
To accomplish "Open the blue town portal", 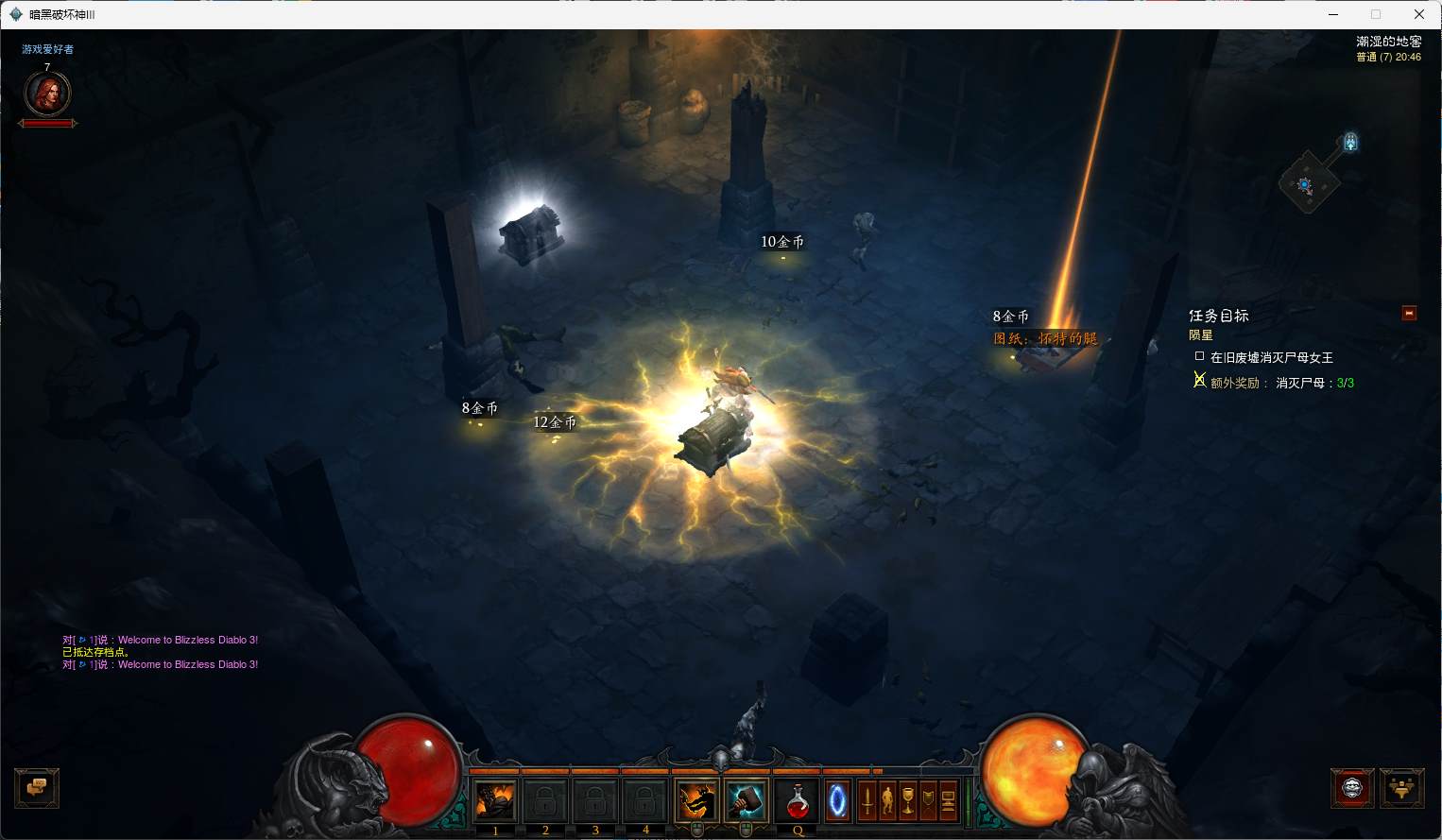I will pos(837,801).
